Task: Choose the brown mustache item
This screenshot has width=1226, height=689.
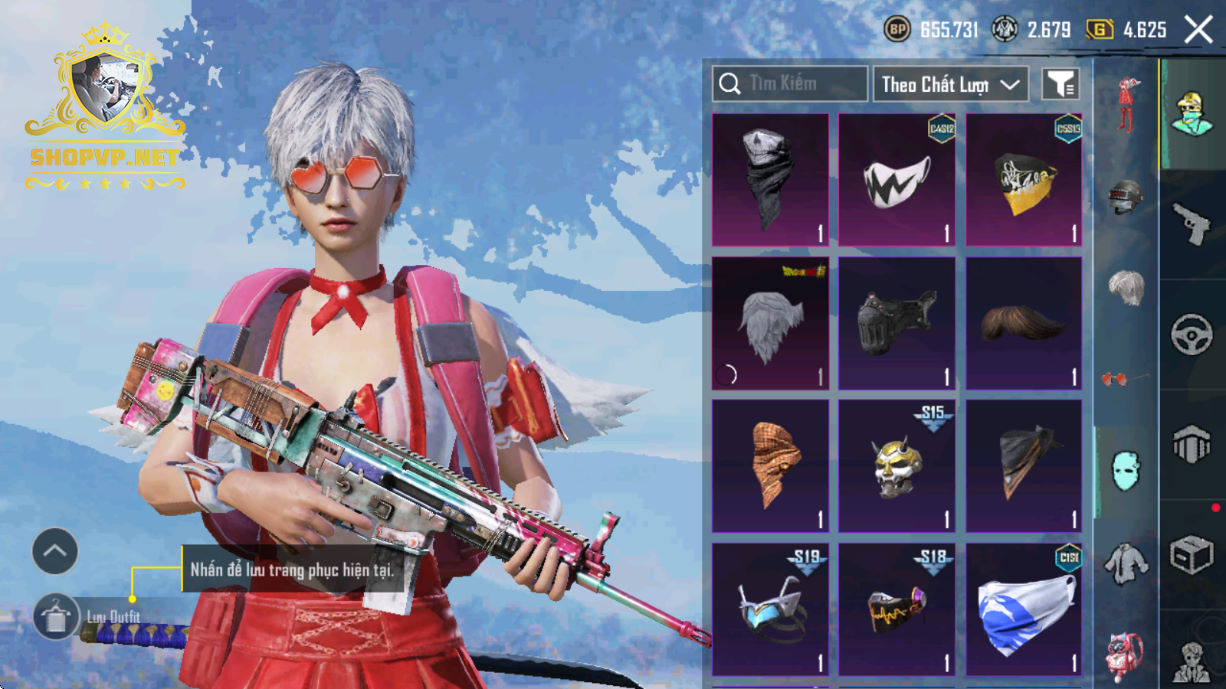Action: [1024, 324]
